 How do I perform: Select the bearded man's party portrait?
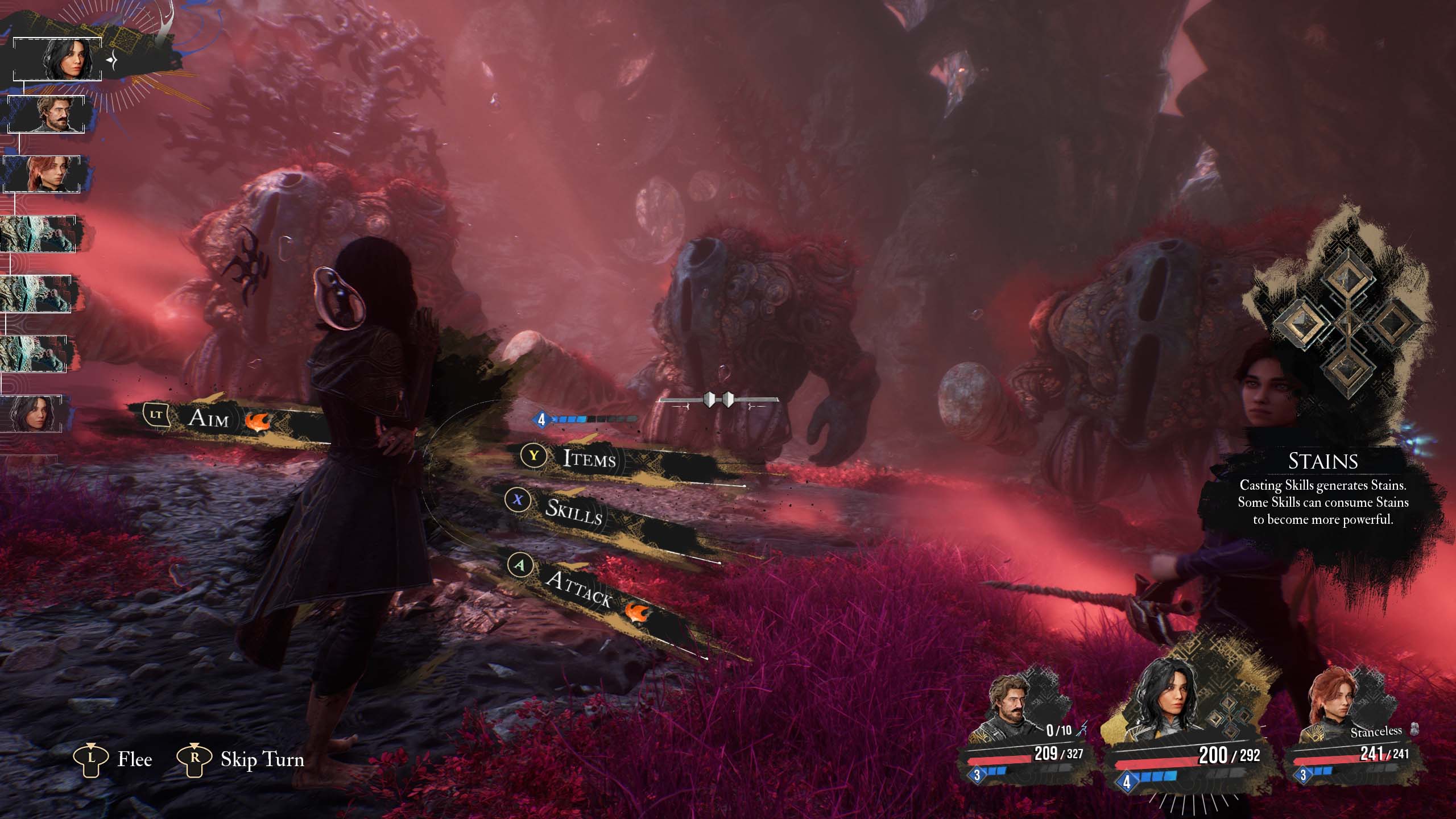(1010, 717)
